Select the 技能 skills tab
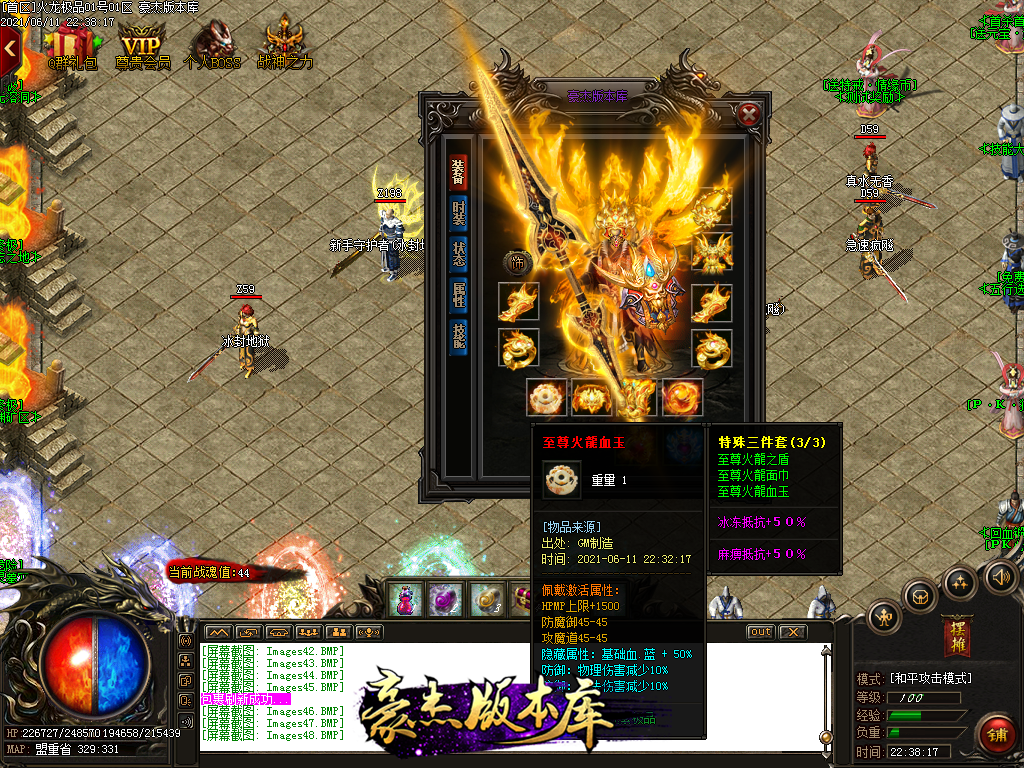The width and height of the screenshot is (1024, 768). tap(458, 336)
